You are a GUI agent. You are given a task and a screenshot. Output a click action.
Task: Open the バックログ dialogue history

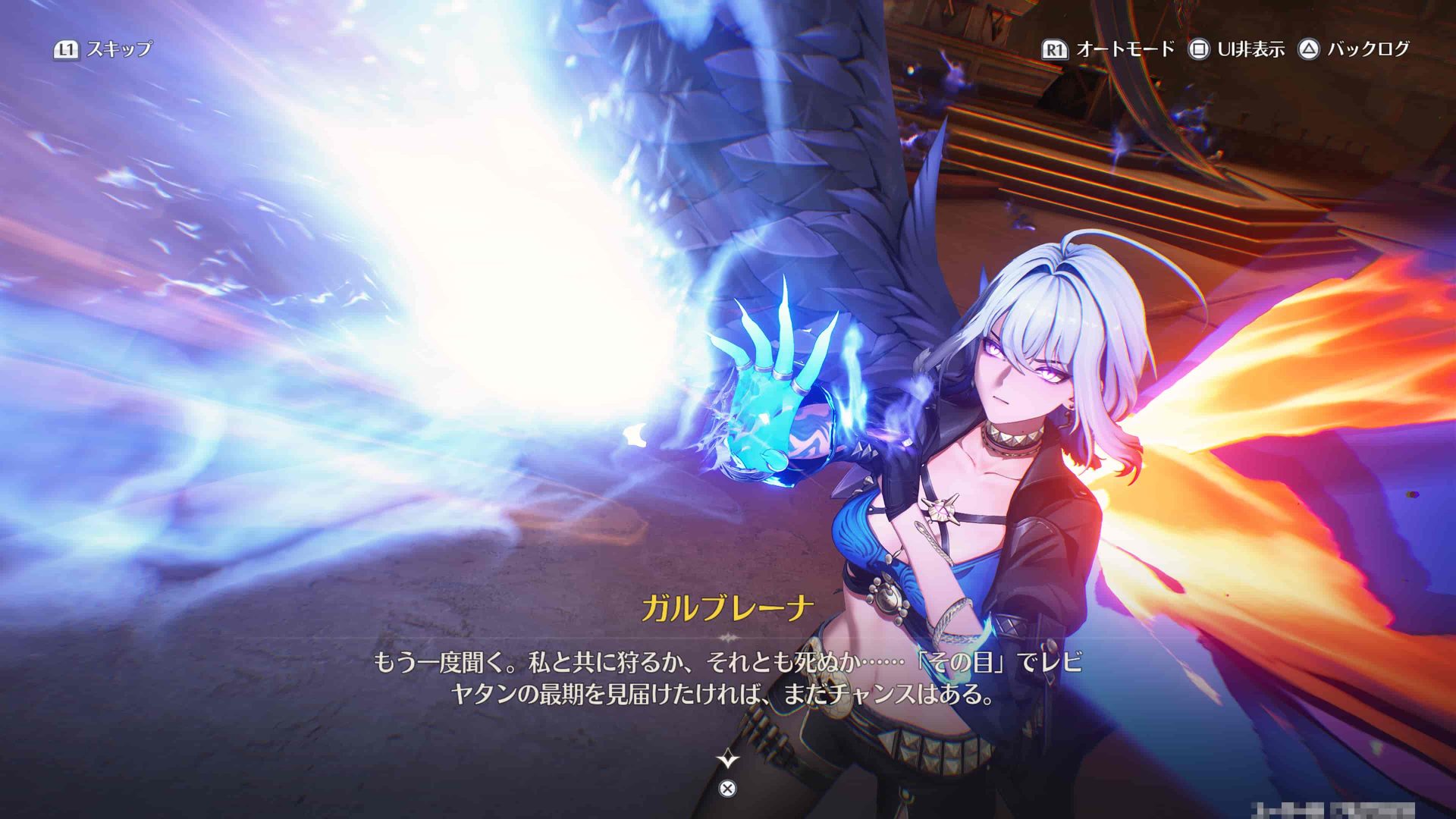[1354, 49]
